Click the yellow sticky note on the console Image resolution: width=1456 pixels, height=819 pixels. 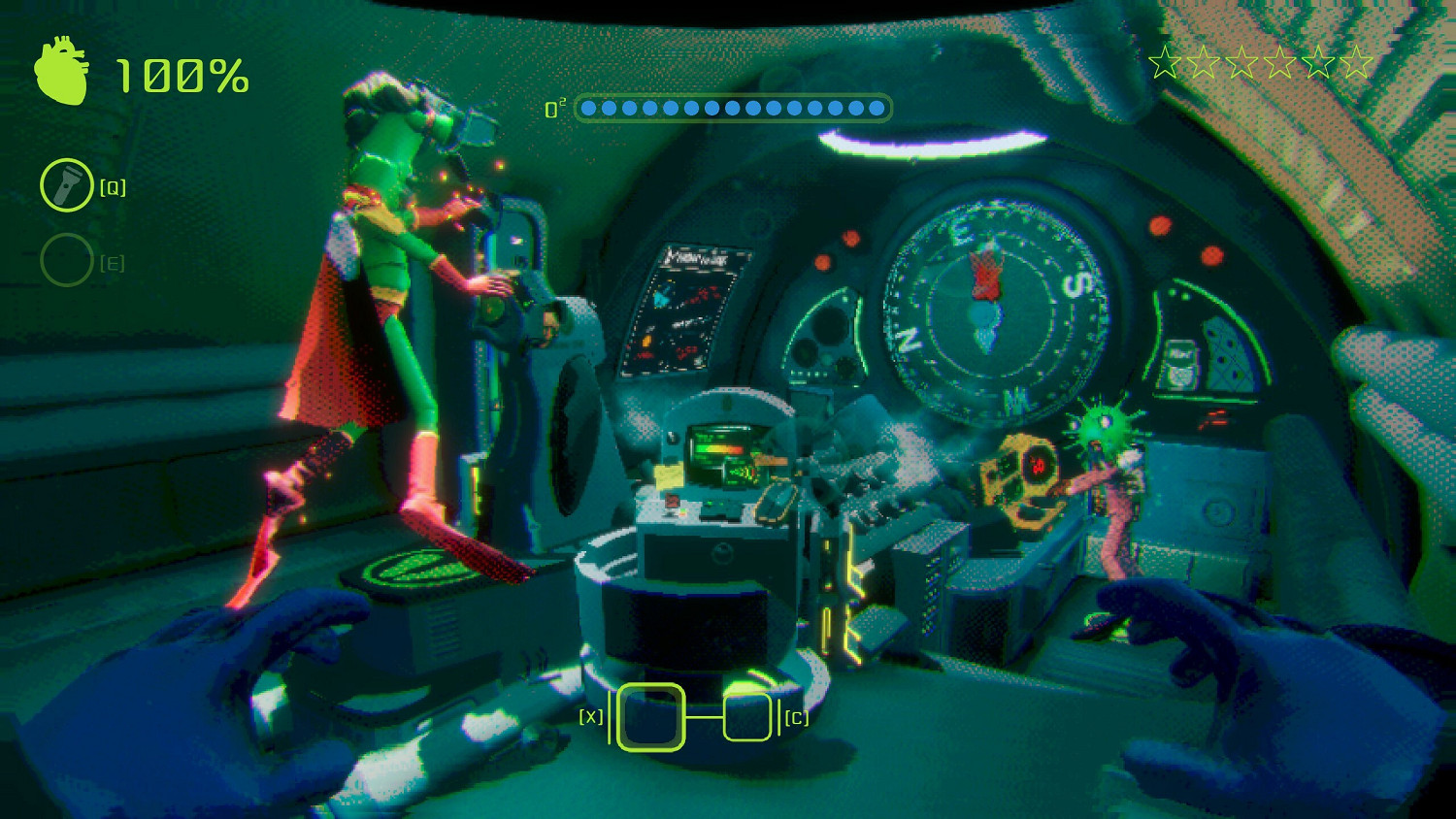tap(668, 474)
